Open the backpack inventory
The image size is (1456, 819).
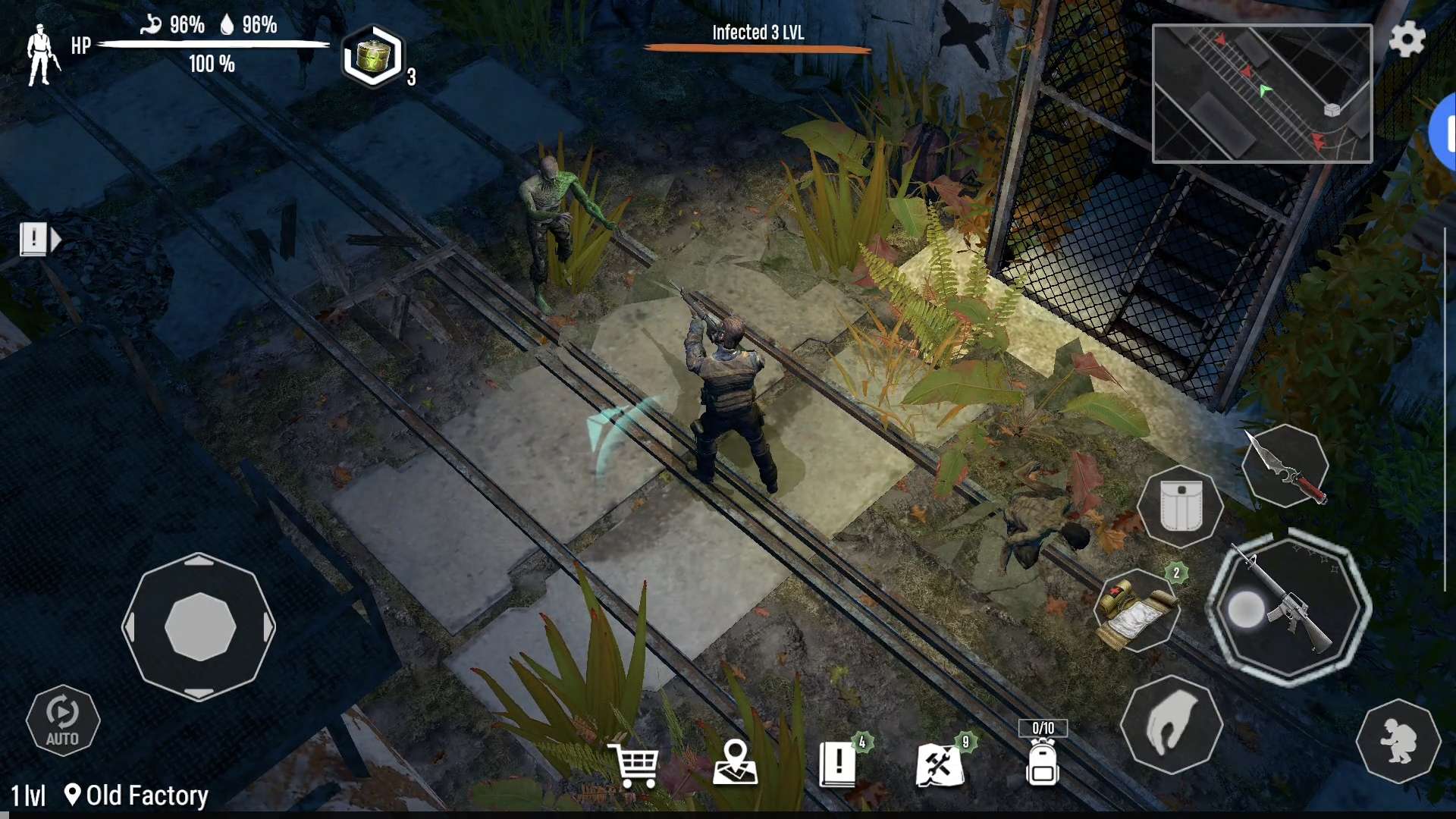point(1043,761)
